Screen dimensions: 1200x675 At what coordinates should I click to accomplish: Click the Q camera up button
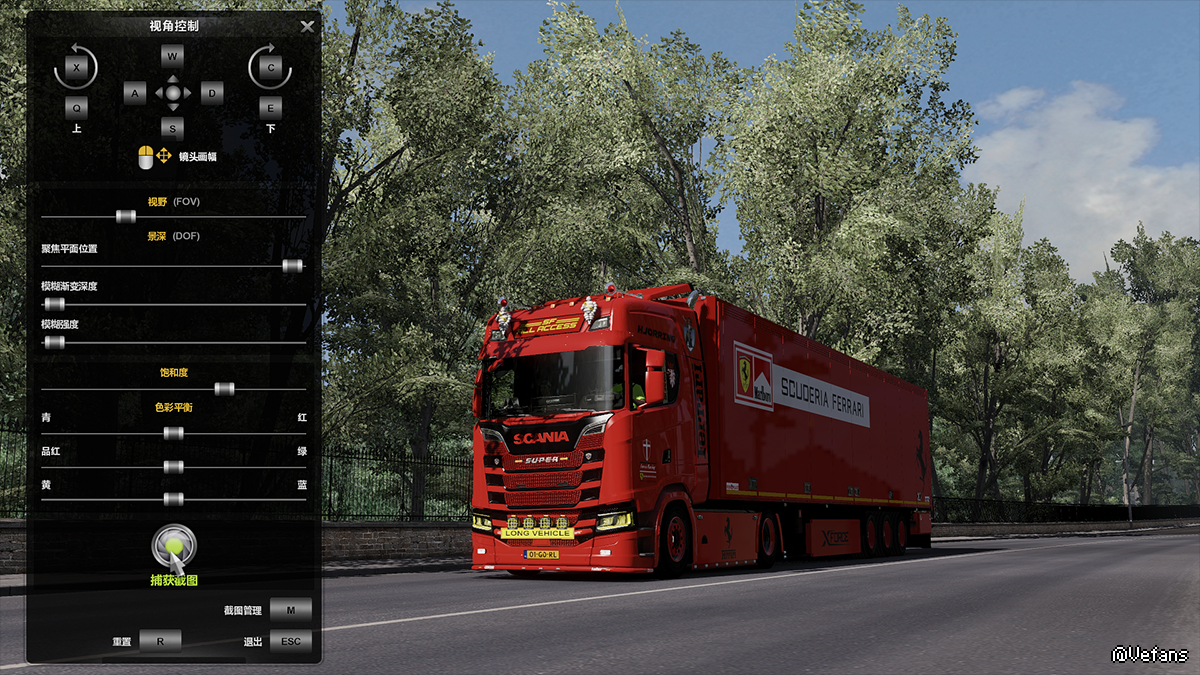pyautogui.click(x=77, y=107)
